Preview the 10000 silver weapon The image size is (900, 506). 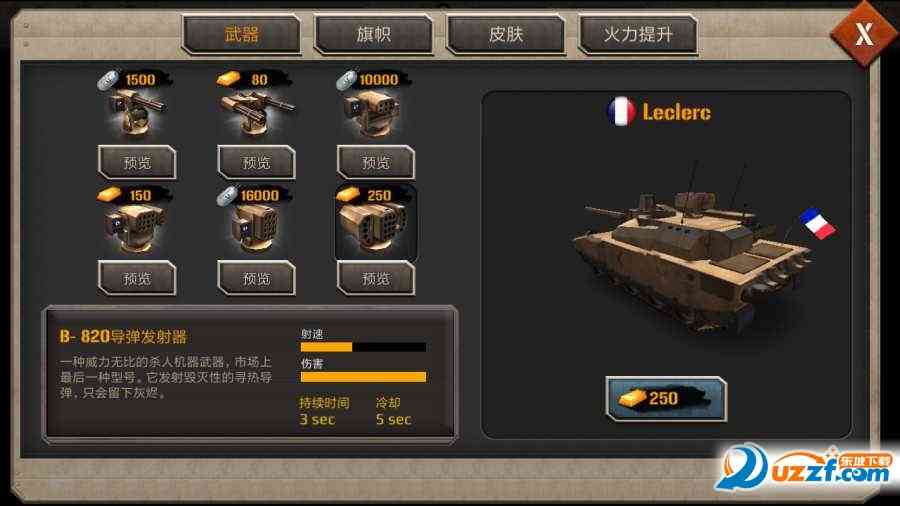(375, 162)
